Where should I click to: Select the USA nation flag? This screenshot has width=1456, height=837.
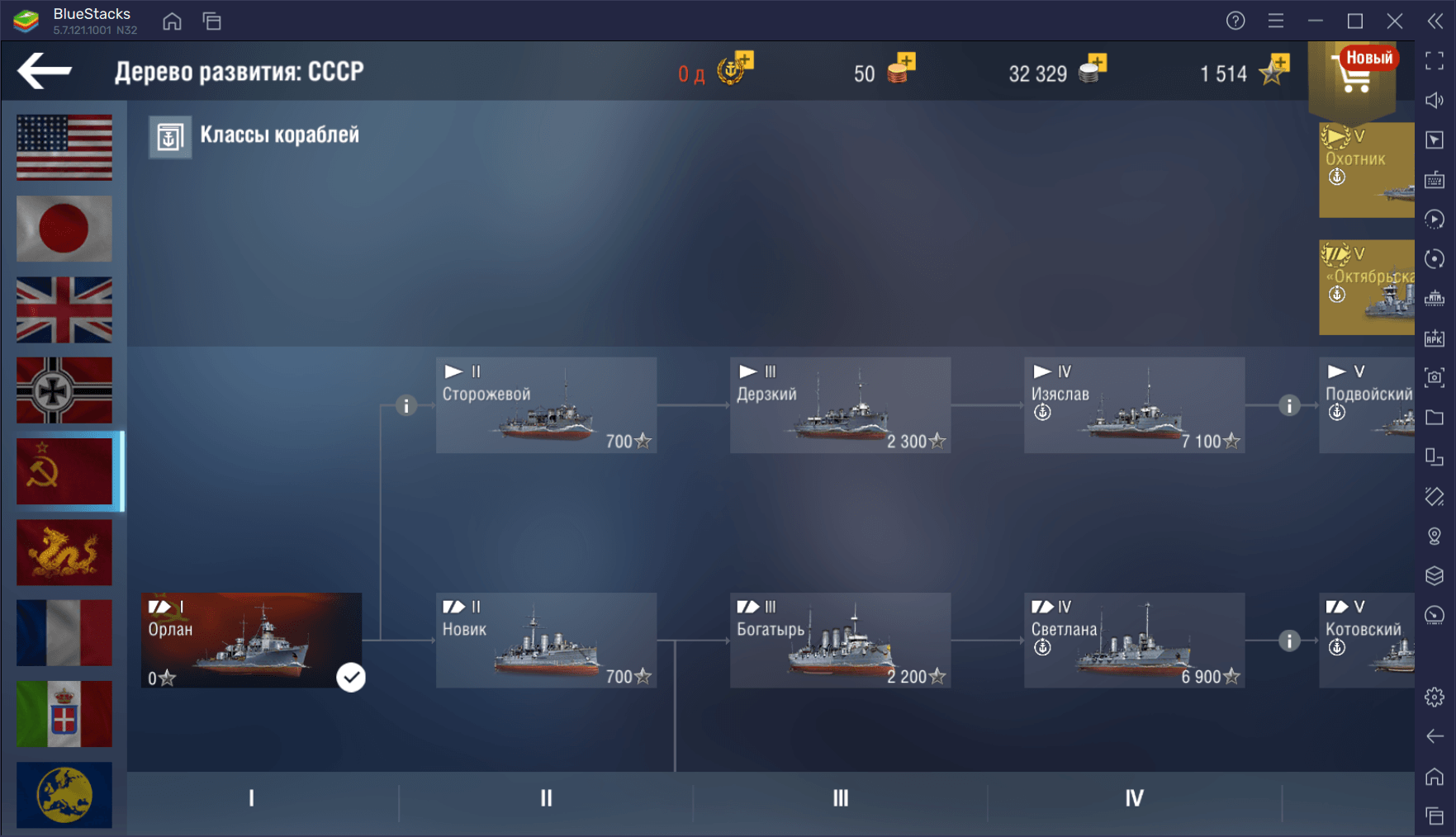point(64,148)
